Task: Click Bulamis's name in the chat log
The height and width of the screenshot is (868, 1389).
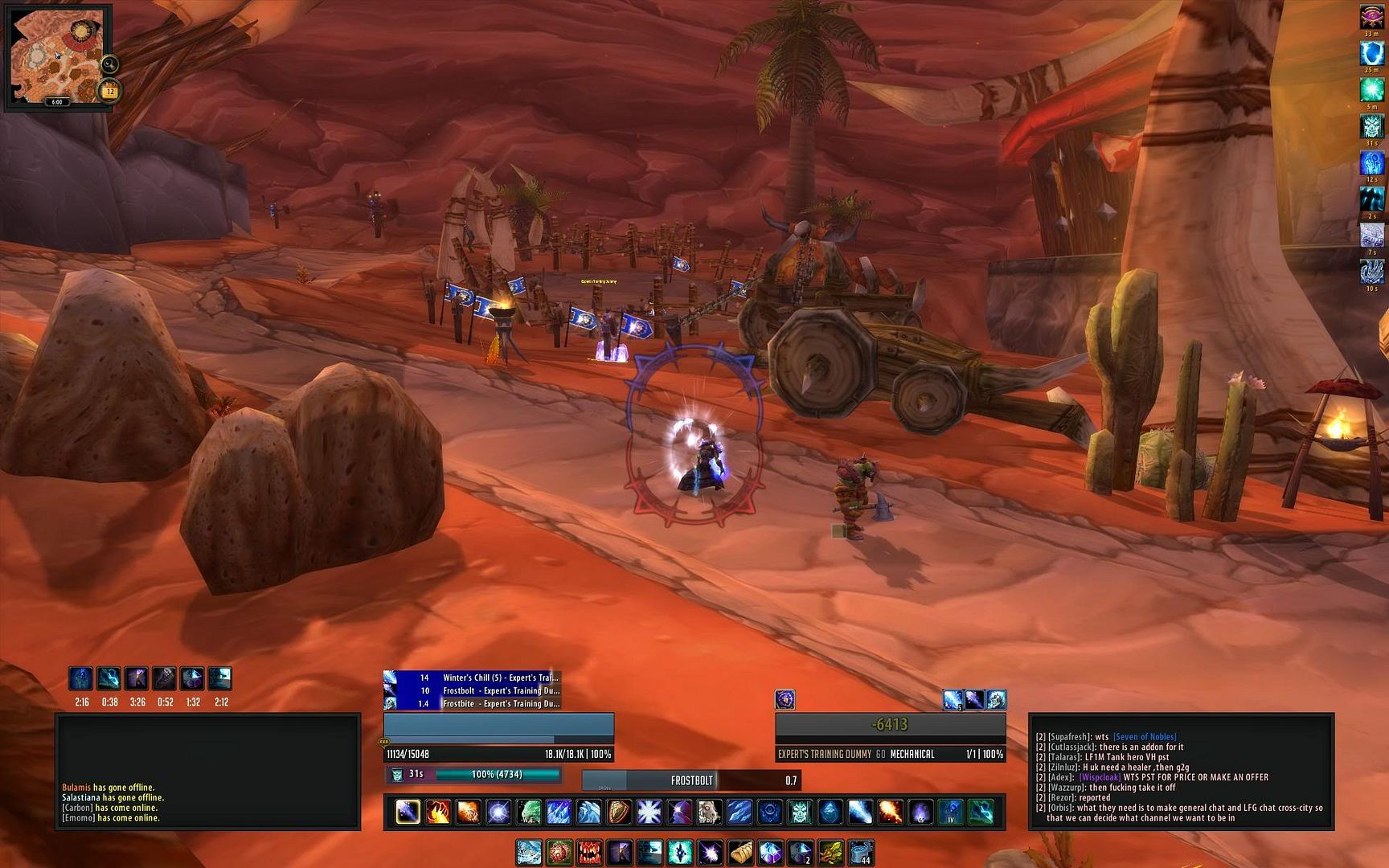Action: click(x=76, y=788)
